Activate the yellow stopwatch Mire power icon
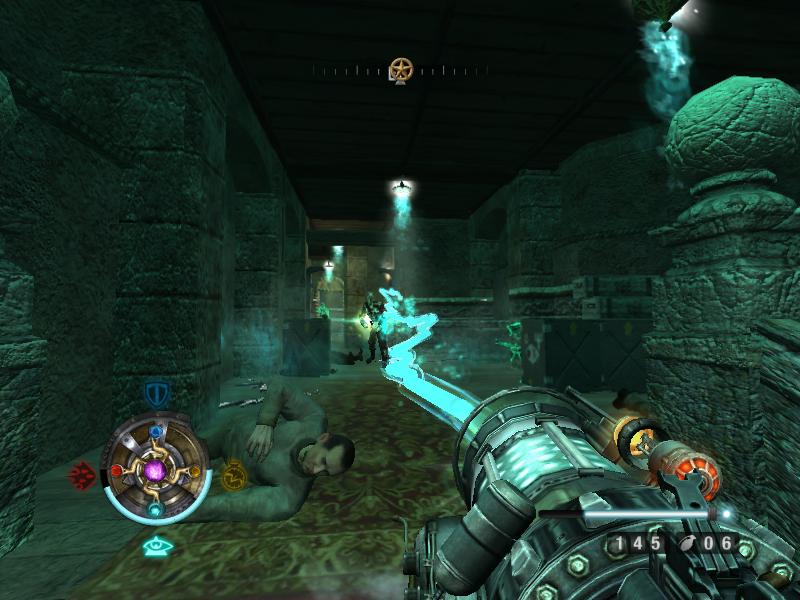 tap(234, 473)
